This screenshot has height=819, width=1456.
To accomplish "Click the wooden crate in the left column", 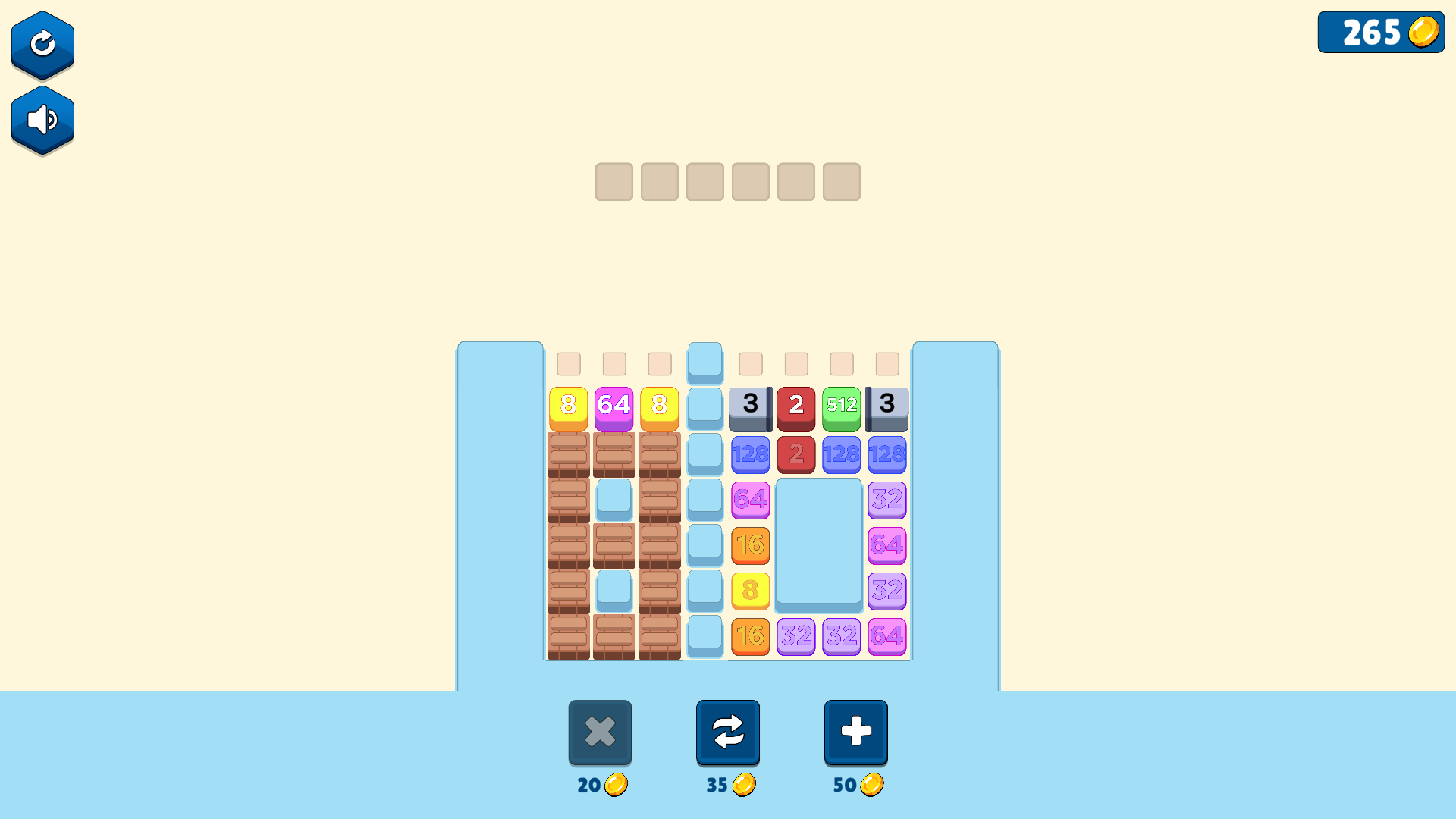I will pyautogui.click(x=569, y=455).
